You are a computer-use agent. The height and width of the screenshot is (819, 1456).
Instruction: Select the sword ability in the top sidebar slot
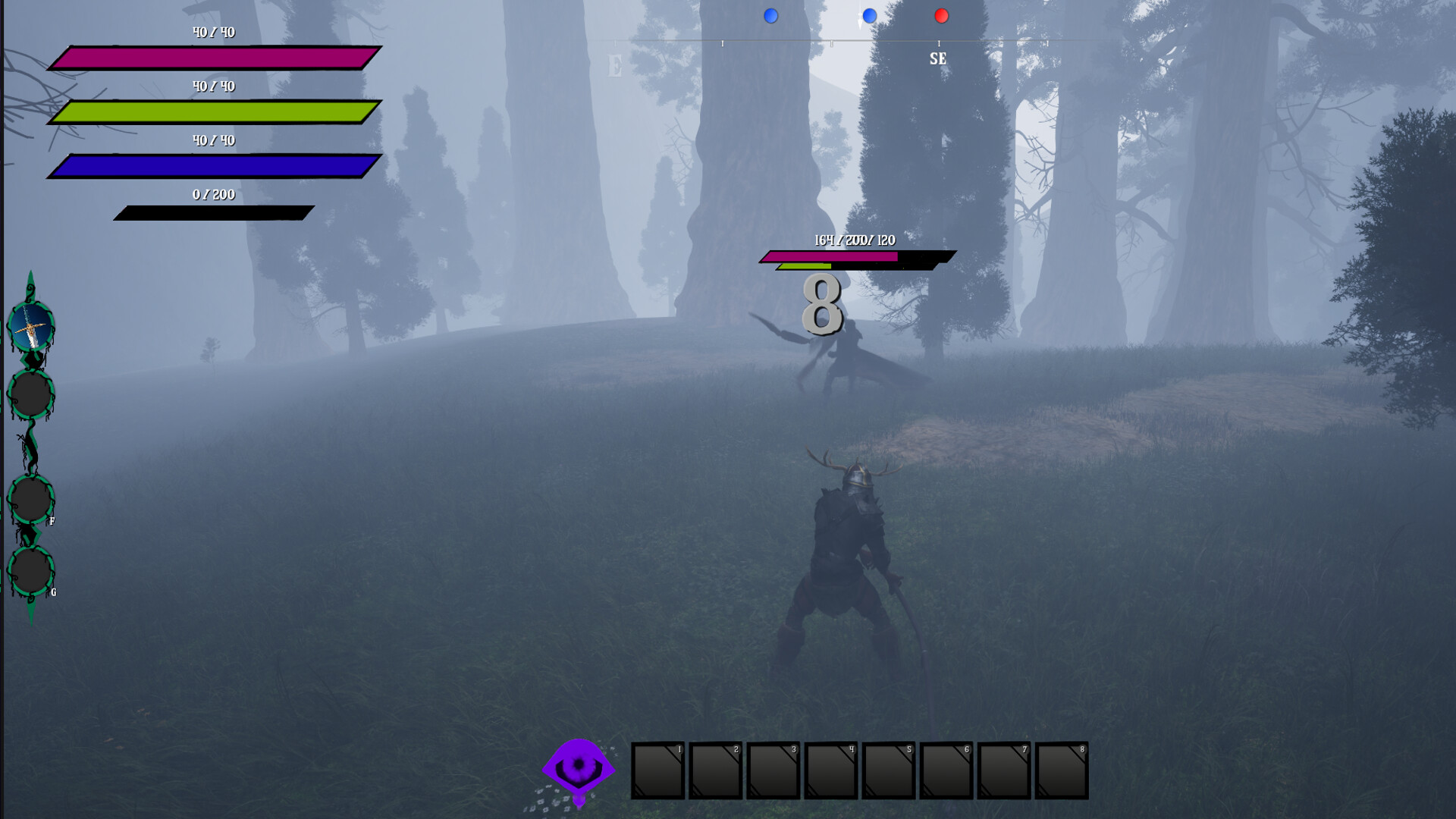[29, 328]
